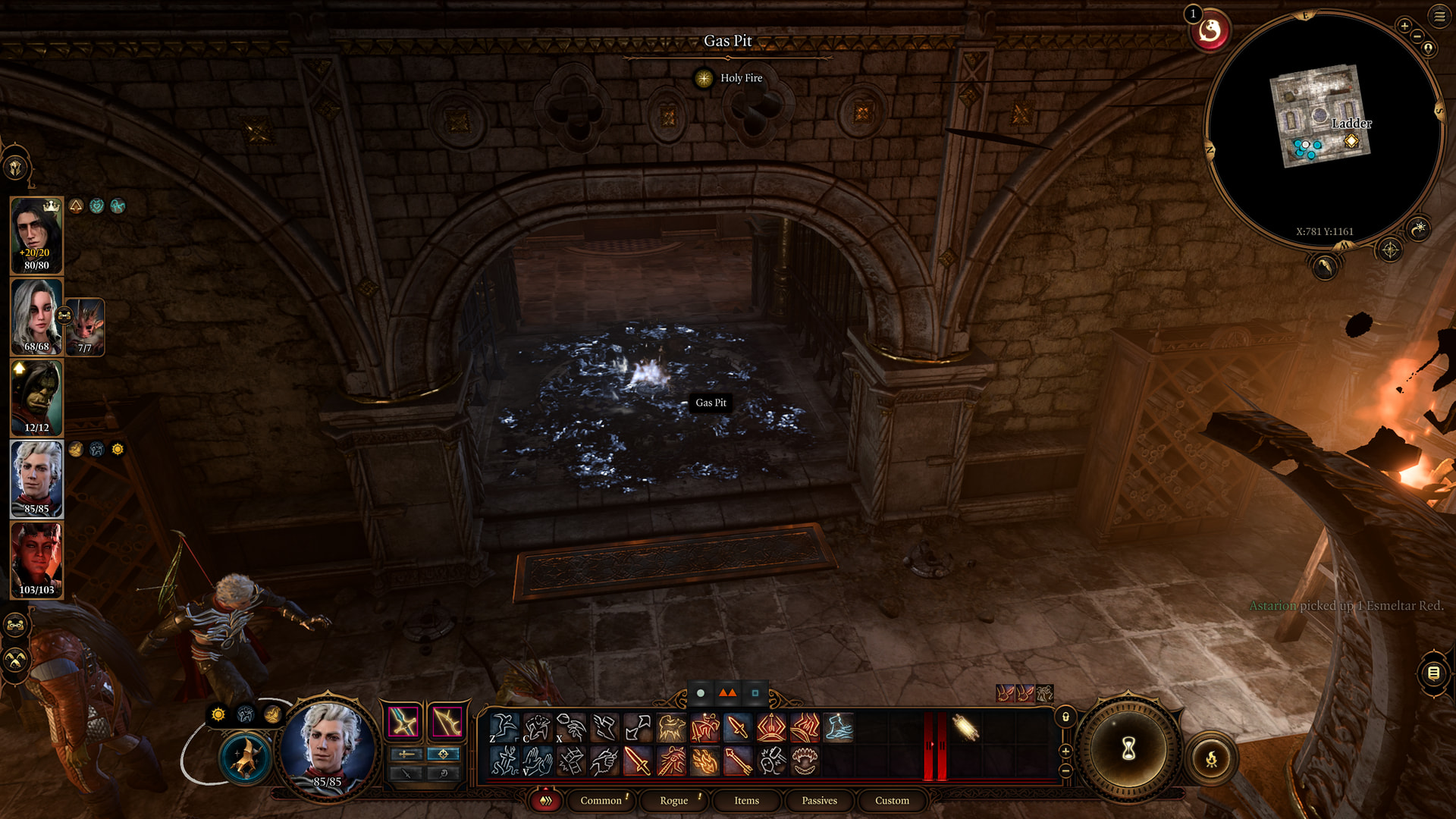This screenshot has width=1456, height=819.
Task: Switch hotbar to the Rogue tab
Action: tap(673, 800)
